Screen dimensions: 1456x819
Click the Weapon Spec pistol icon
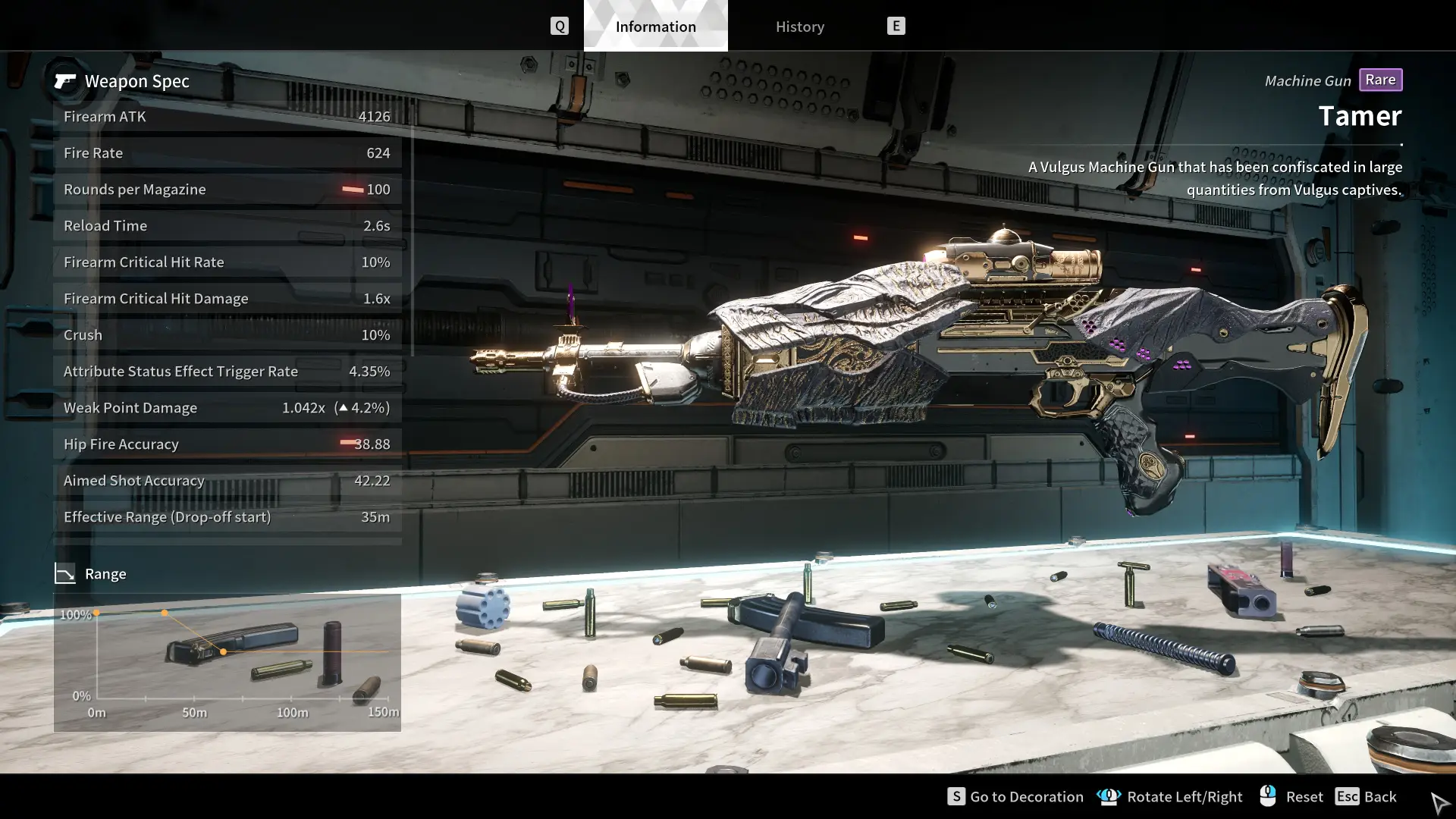pyautogui.click(x=65, y=81)
